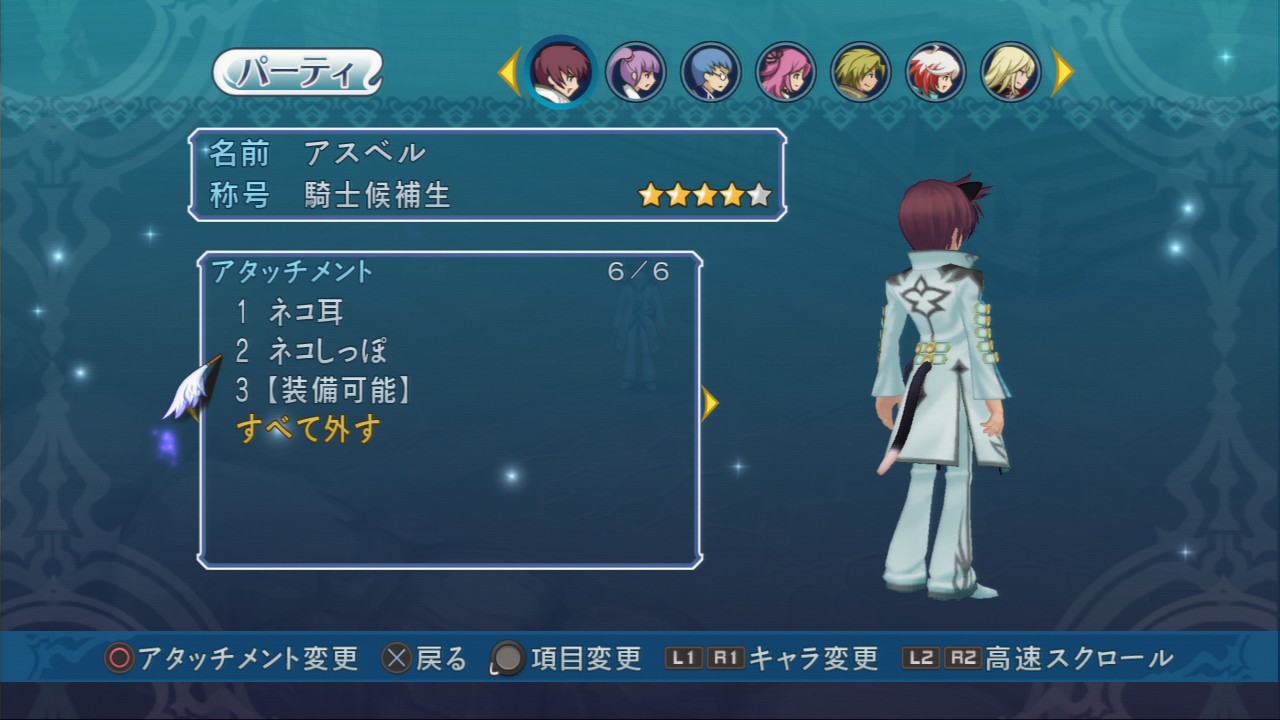This screenshot has width=1280, height=720.
Task: Select Asbel's red-haired portrait
Action: tap(561, 71)
